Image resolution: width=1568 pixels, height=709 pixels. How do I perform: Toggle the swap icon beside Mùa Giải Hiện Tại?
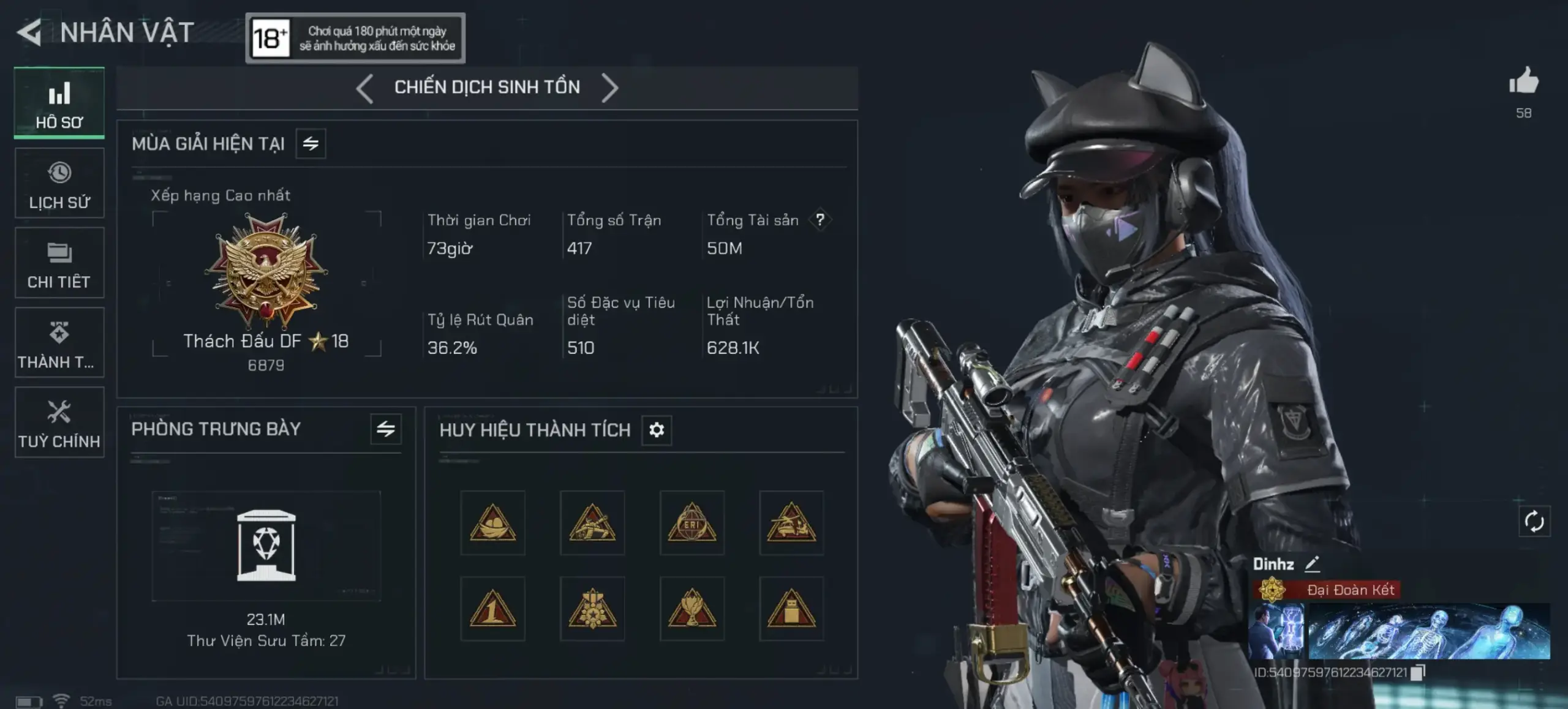pos(312,143)
